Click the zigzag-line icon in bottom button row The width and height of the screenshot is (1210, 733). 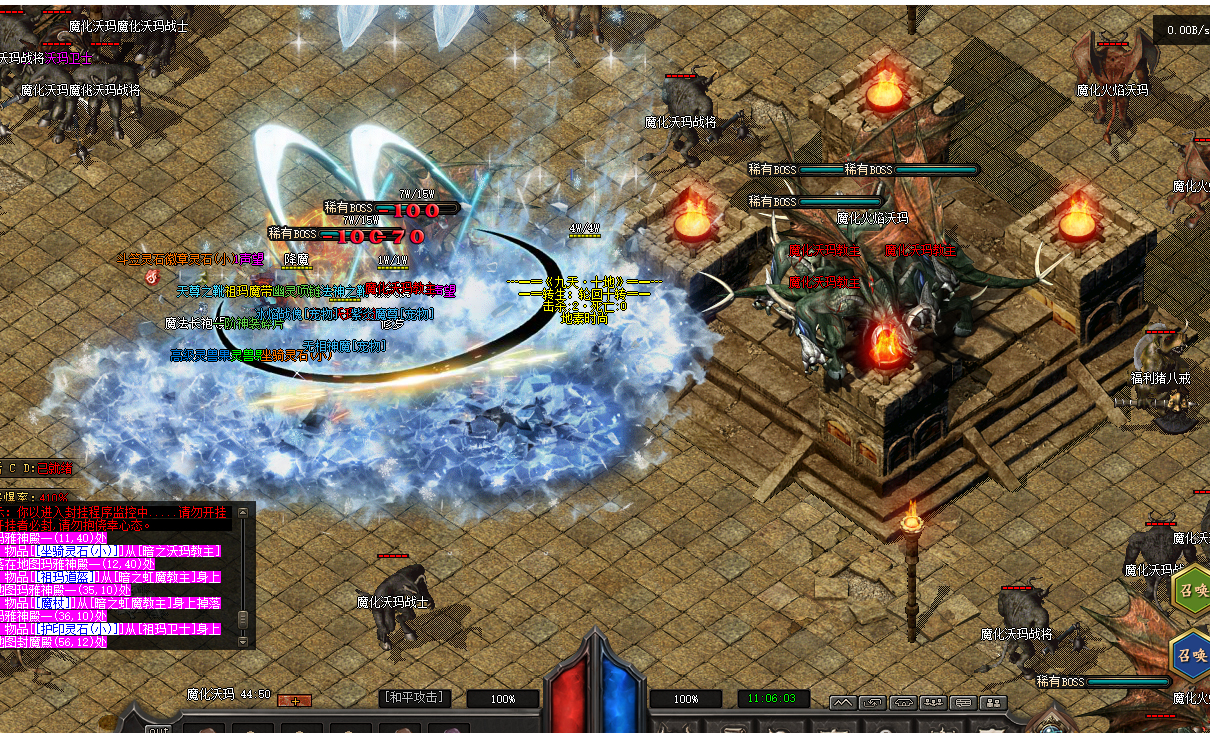pyautogui.click(x=842, y=703)
